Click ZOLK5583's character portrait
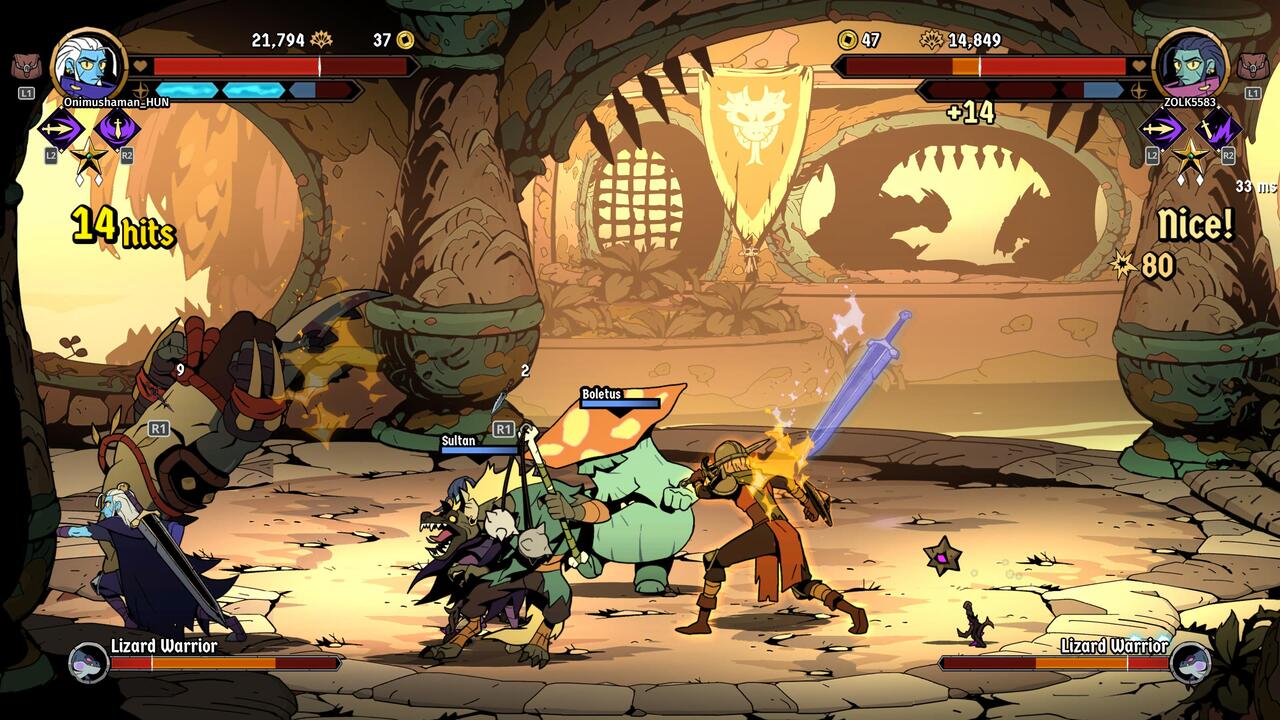This screenshot has height=720, width=1280. tap(1189, 64)
